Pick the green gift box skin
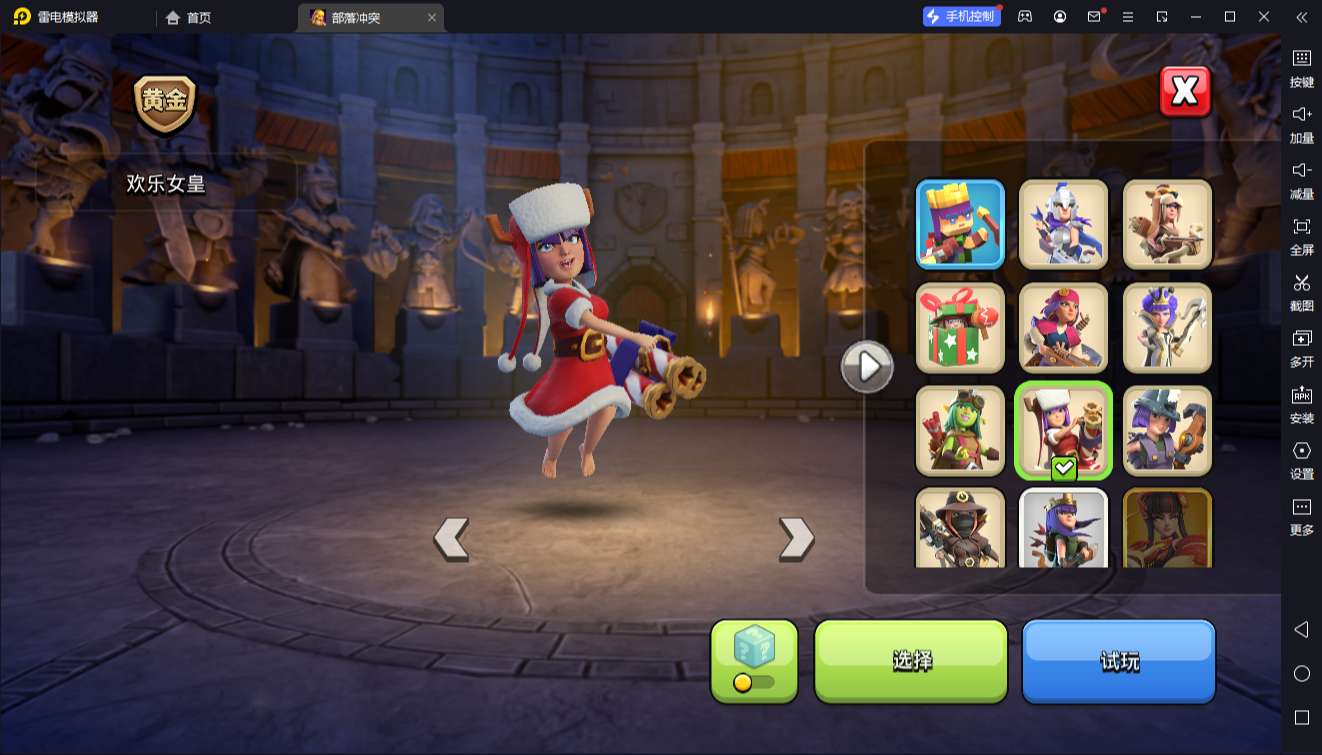 click(x=960, y=327)
